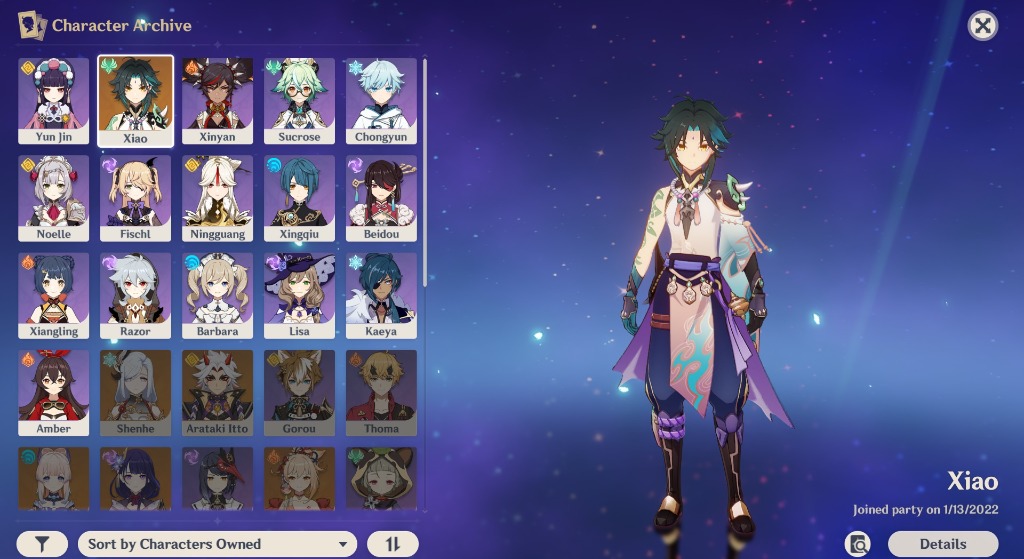Open Xiao's Details page
The height and width of the screenshot is (559, 1024).
[943, 544]
